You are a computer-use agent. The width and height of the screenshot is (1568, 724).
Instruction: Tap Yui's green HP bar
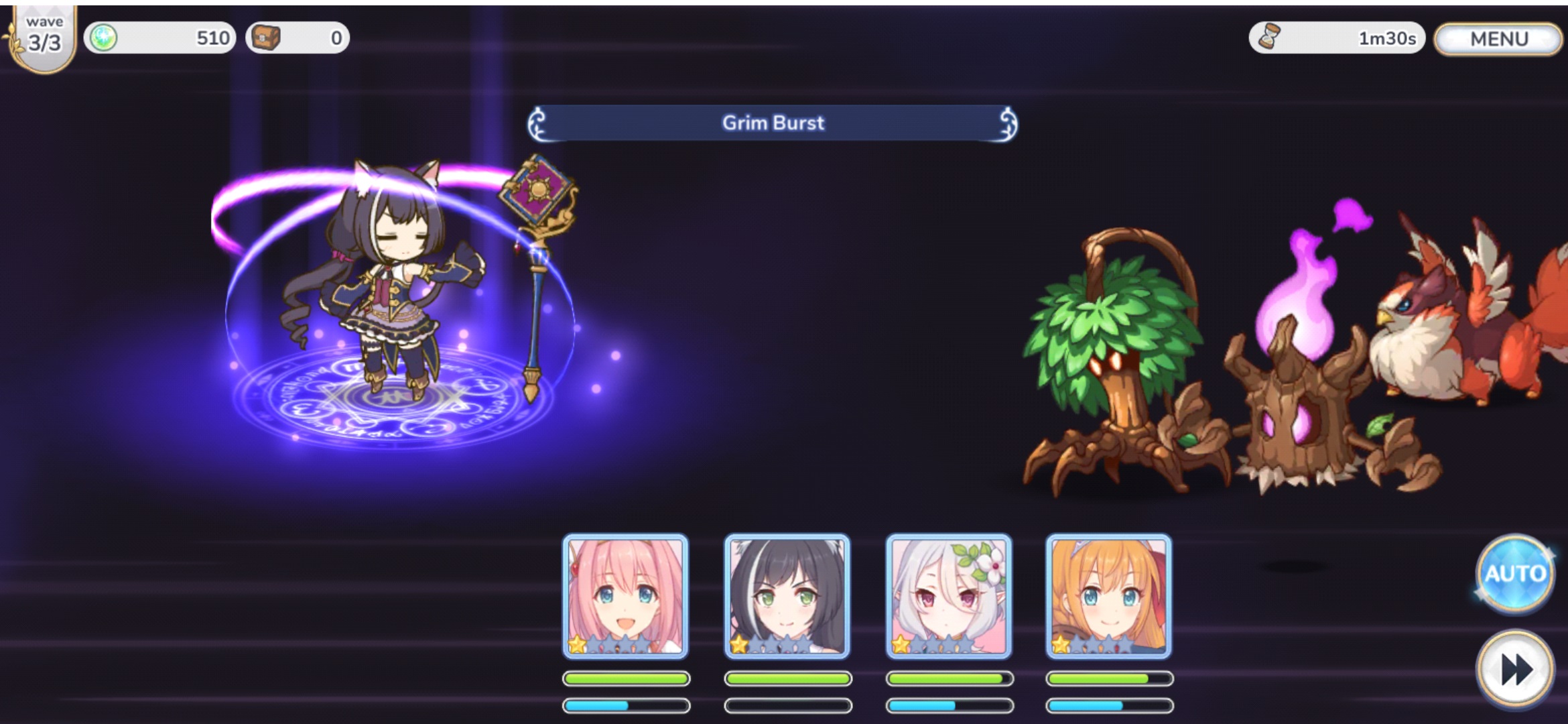[628, 677]
